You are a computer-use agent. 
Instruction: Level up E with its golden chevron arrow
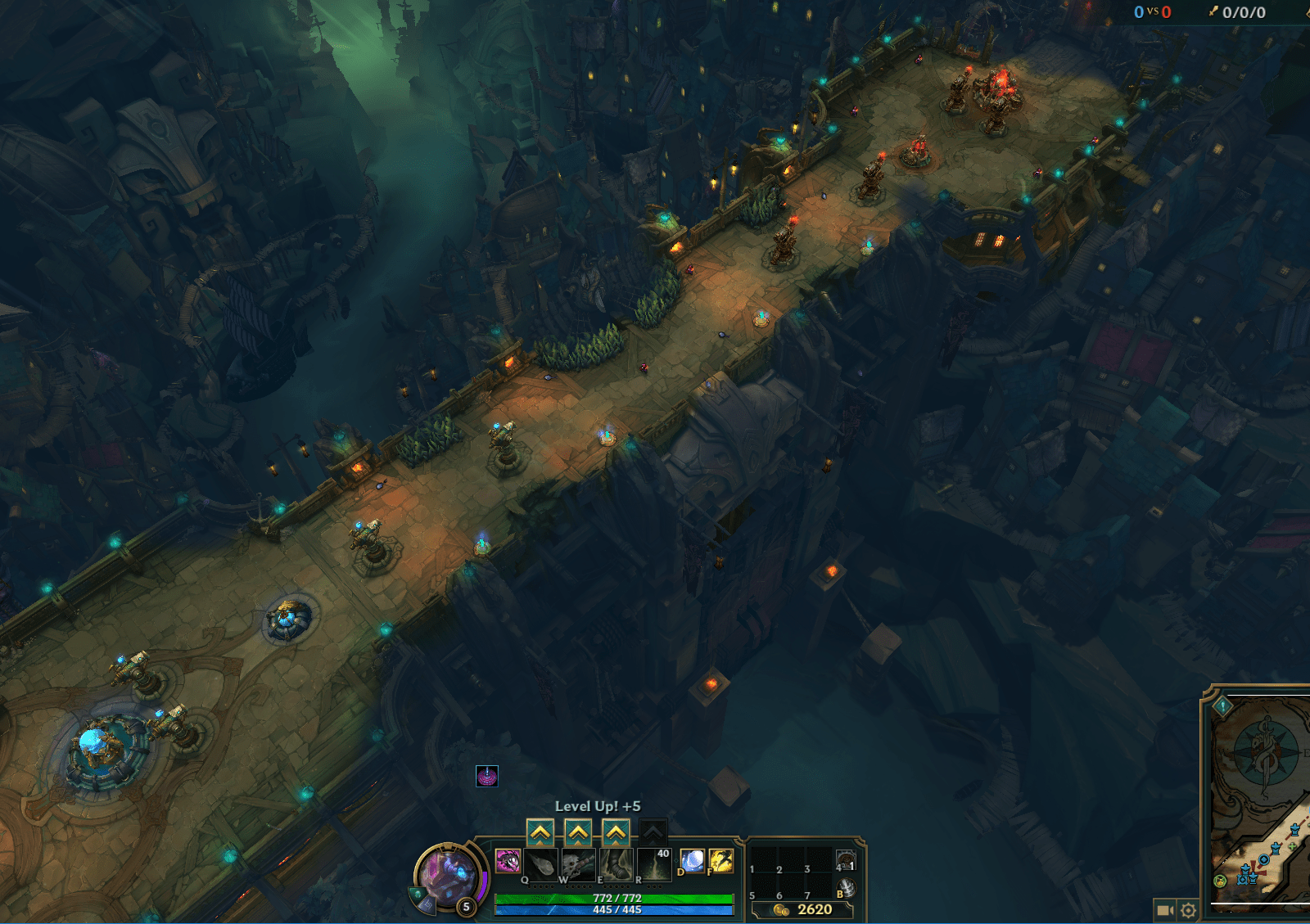616,831
